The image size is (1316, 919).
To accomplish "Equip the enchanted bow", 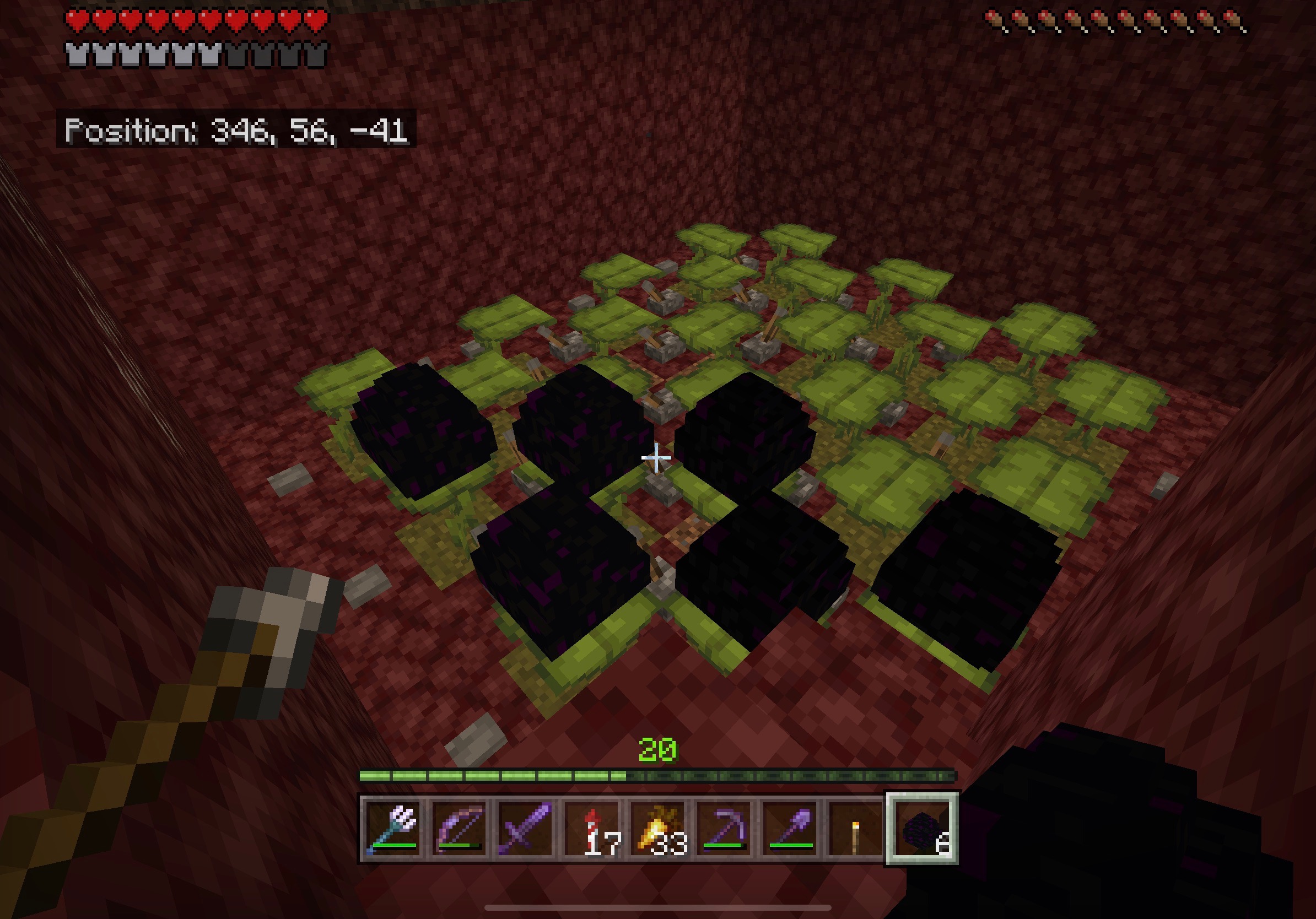I will [x=460, y=829].
